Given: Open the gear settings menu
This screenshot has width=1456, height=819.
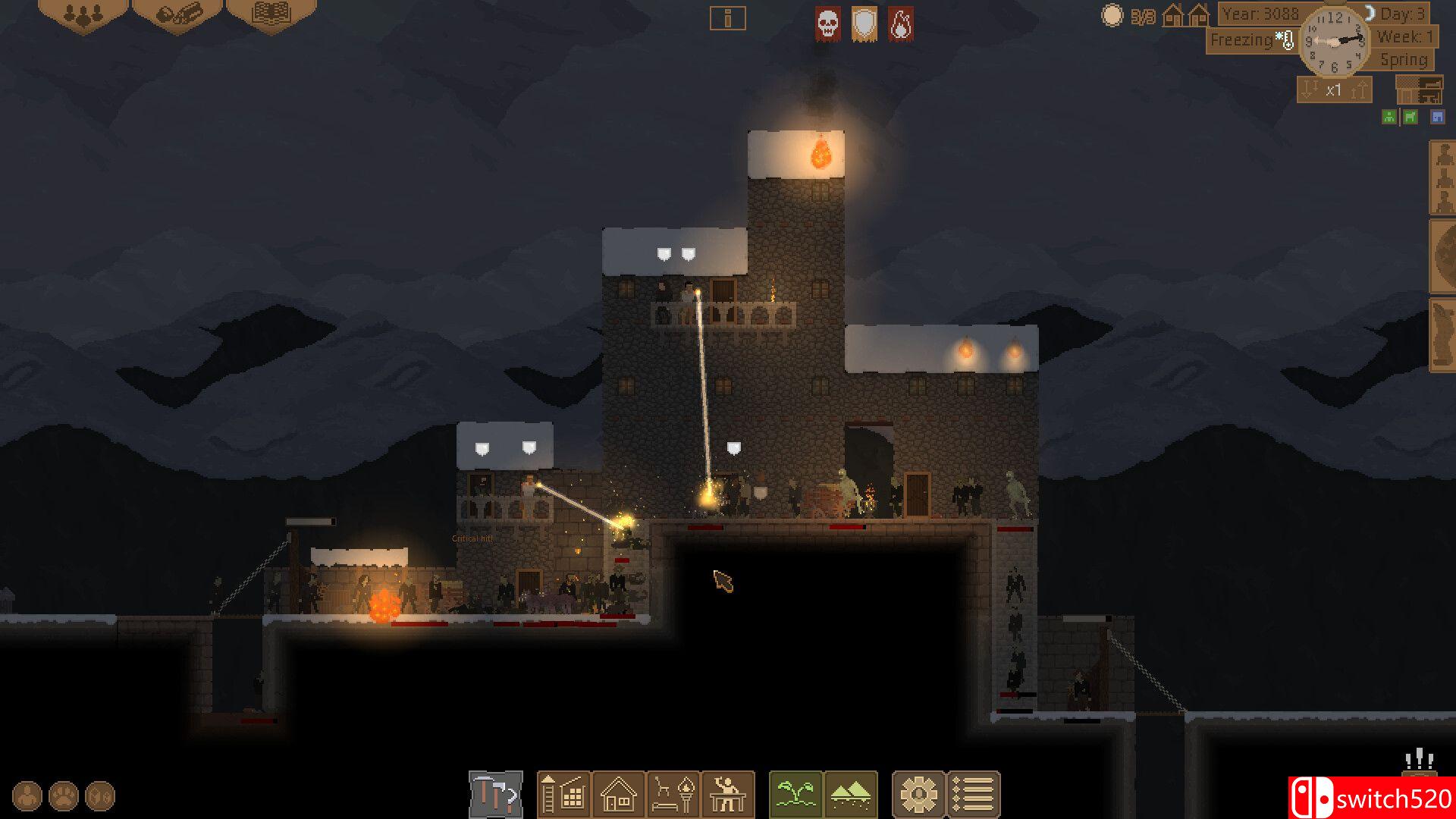Looking at the screenshot, I should pos(918,795).
